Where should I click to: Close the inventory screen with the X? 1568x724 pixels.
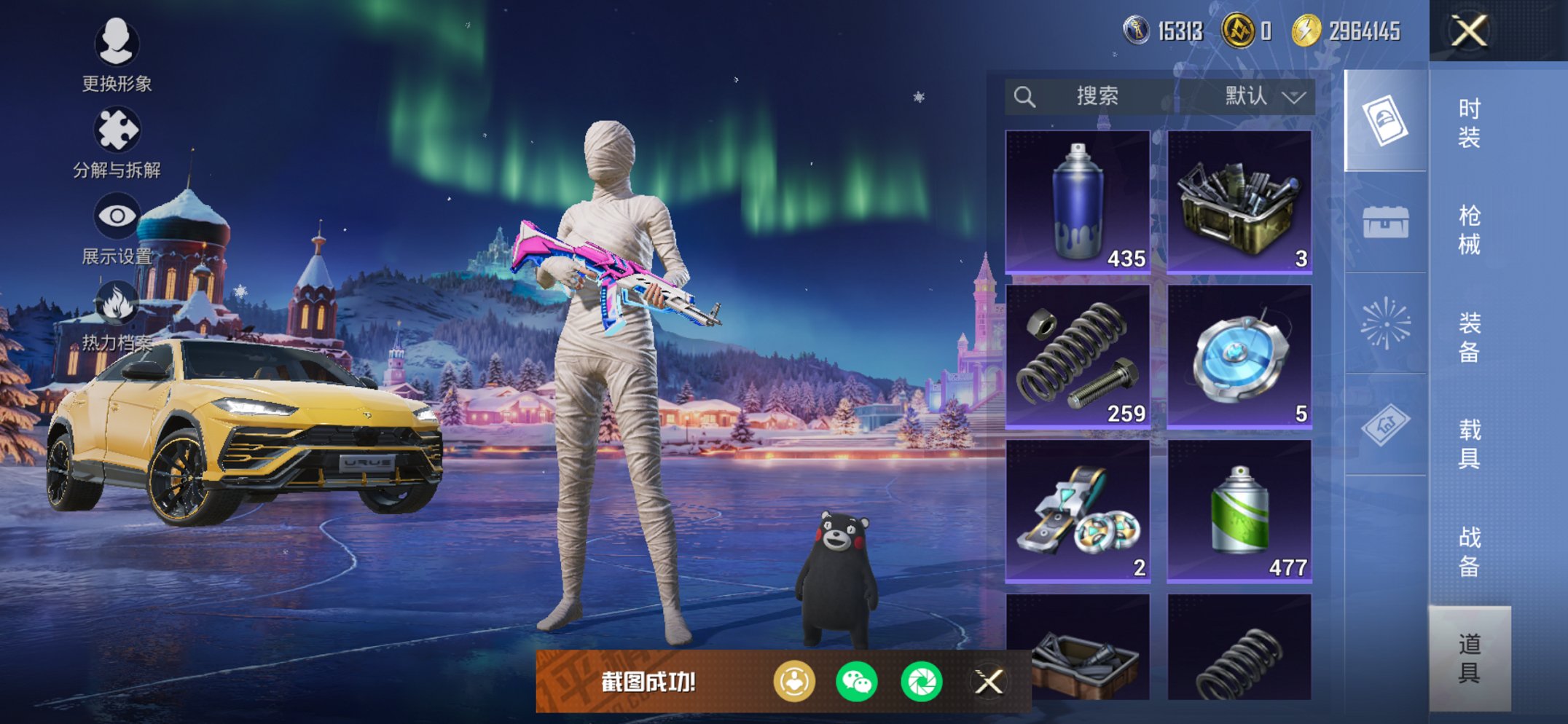pyautogui.click(x=1468, y=31)
